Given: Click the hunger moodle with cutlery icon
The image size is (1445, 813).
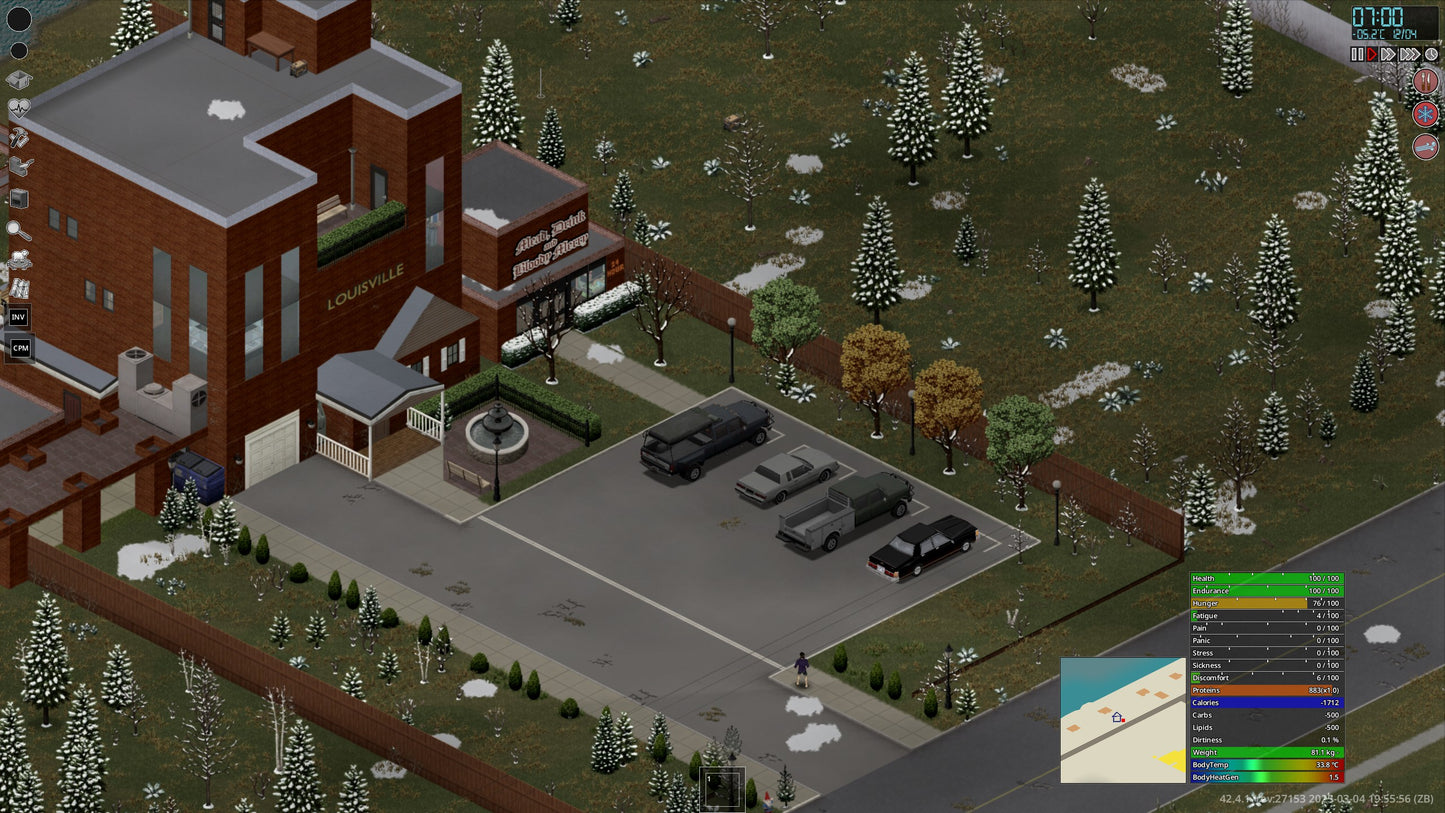Looking at the screenshot, I should 1426,81.
